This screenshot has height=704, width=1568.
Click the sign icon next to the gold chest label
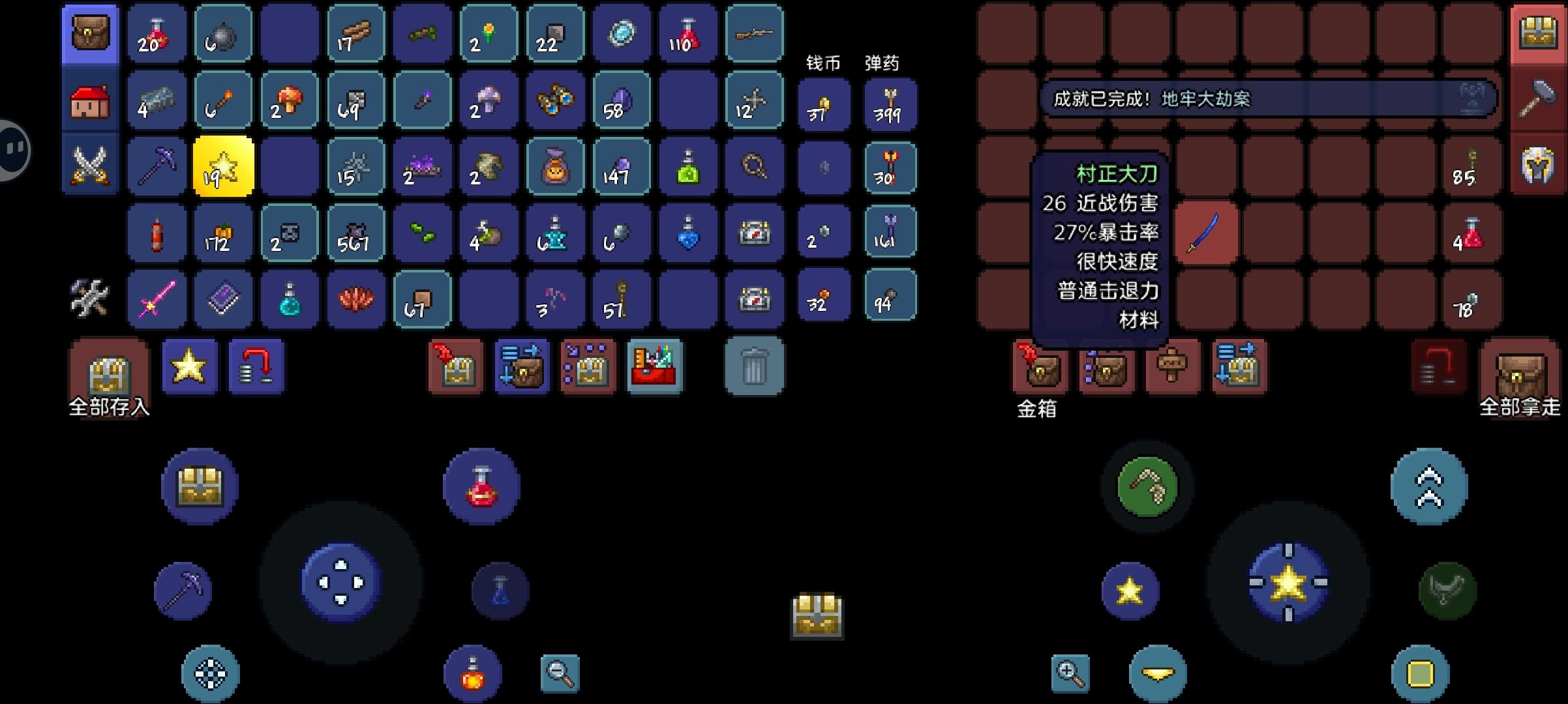[x=1172, y=366]
